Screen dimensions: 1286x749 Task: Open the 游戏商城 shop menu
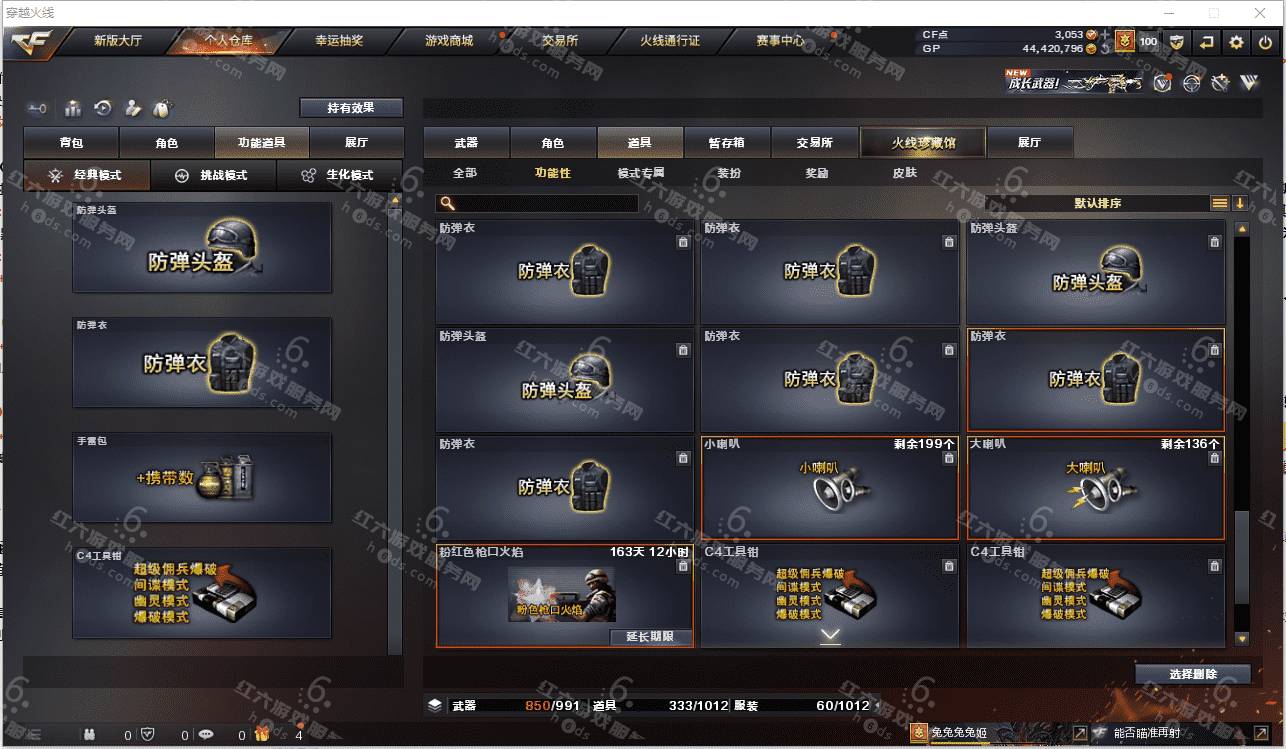click(x=449, y=42)
